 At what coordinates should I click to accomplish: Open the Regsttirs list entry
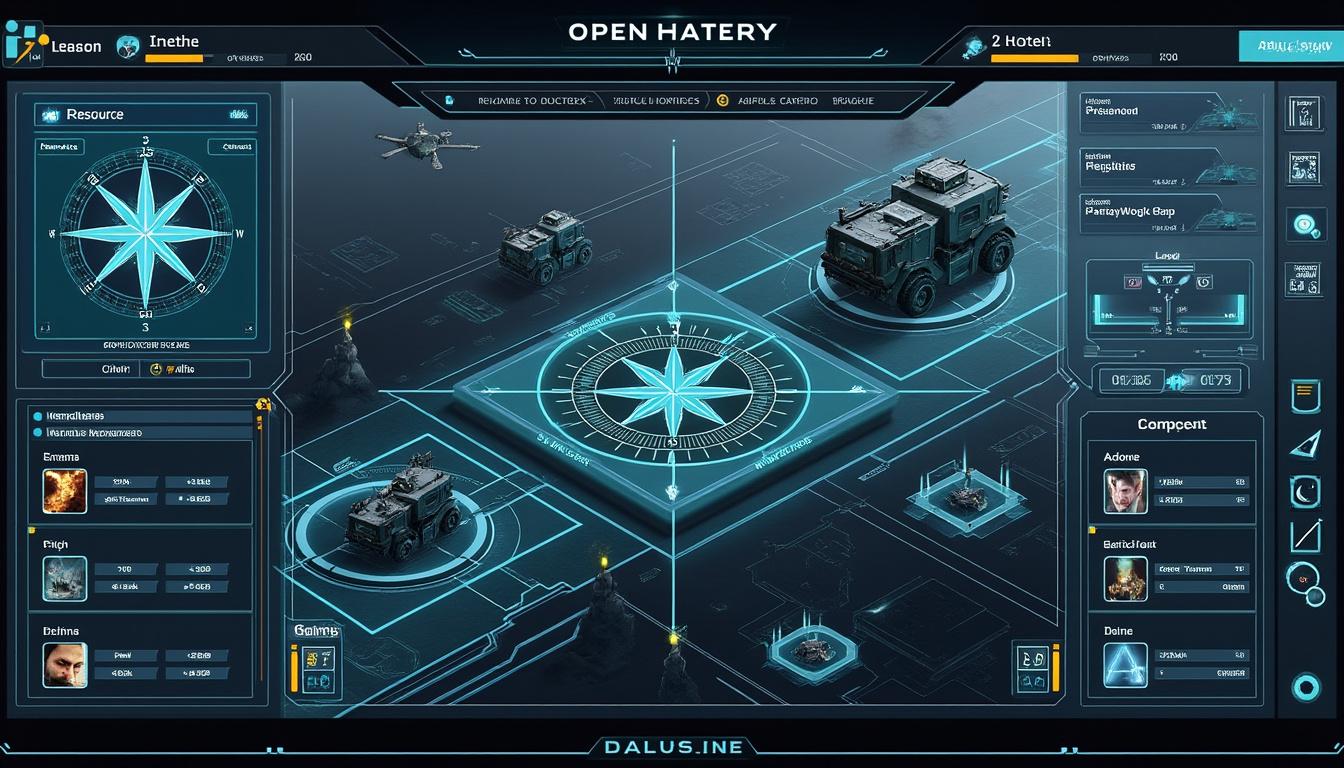[1165, 166]
